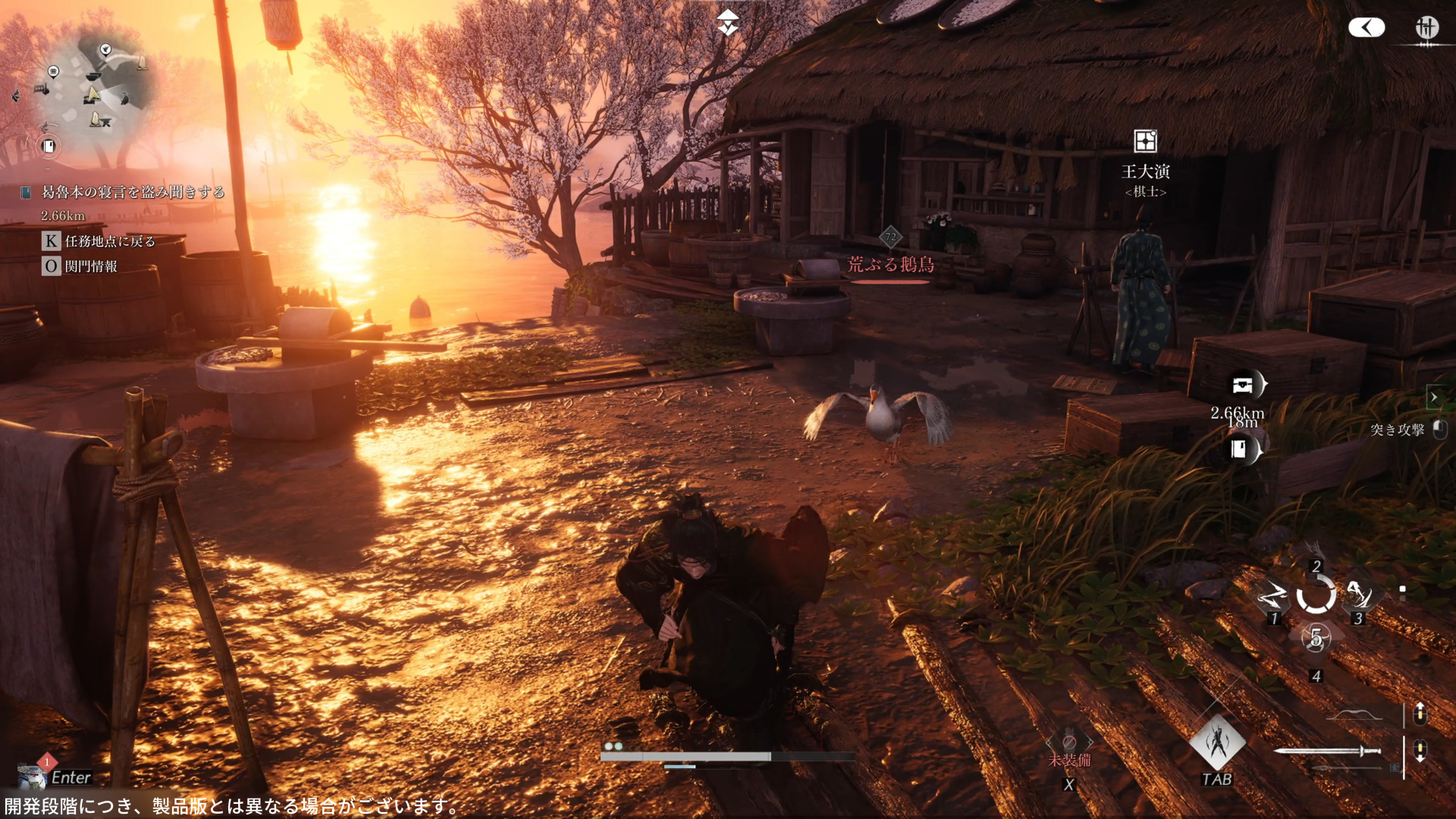The width and height of the screenshot is (1456, 819).
Task: Click the compass marker at top center
Action: pos(728,23)
